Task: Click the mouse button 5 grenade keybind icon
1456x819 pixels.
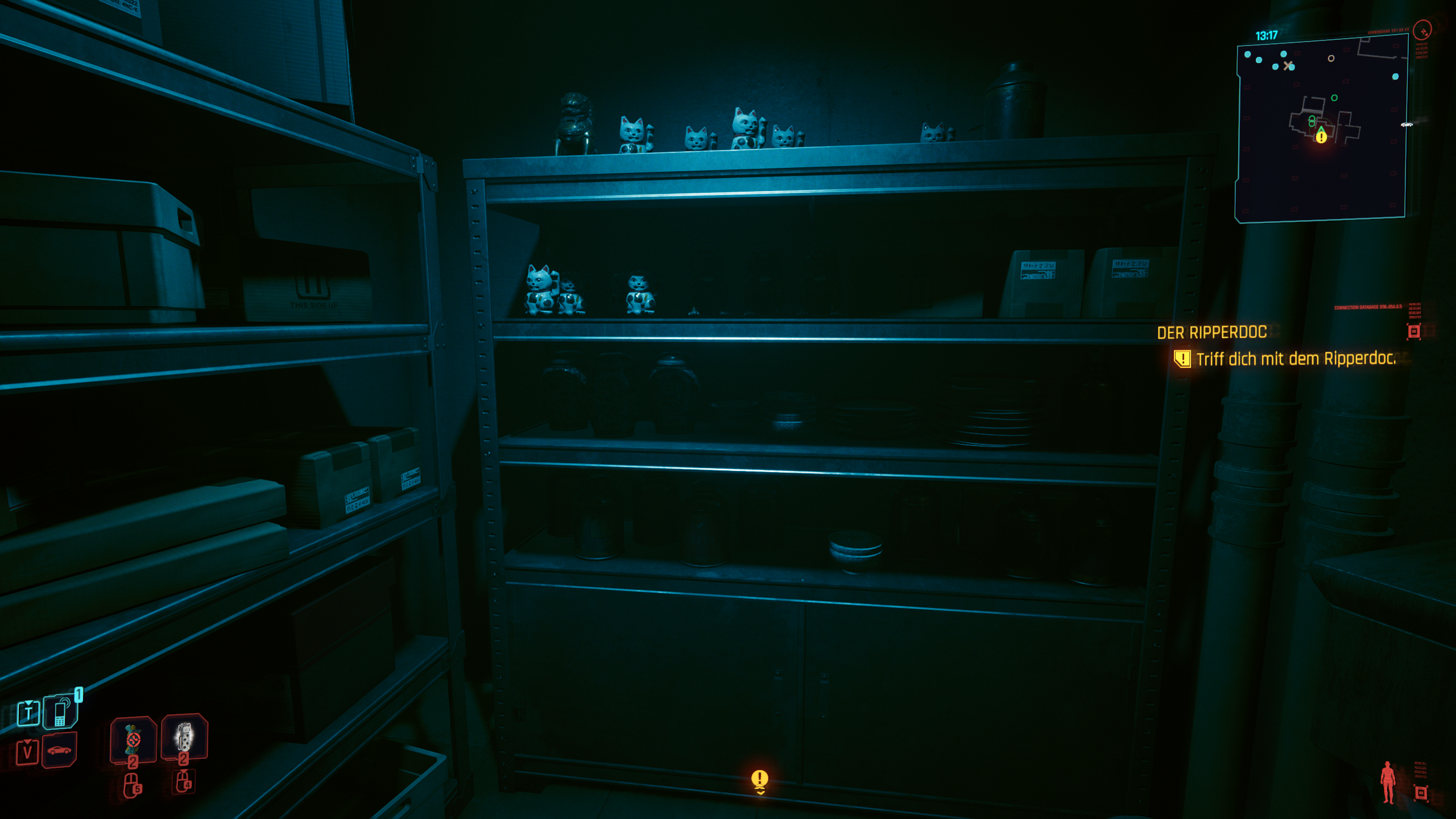Action: [x=133, y=785]
